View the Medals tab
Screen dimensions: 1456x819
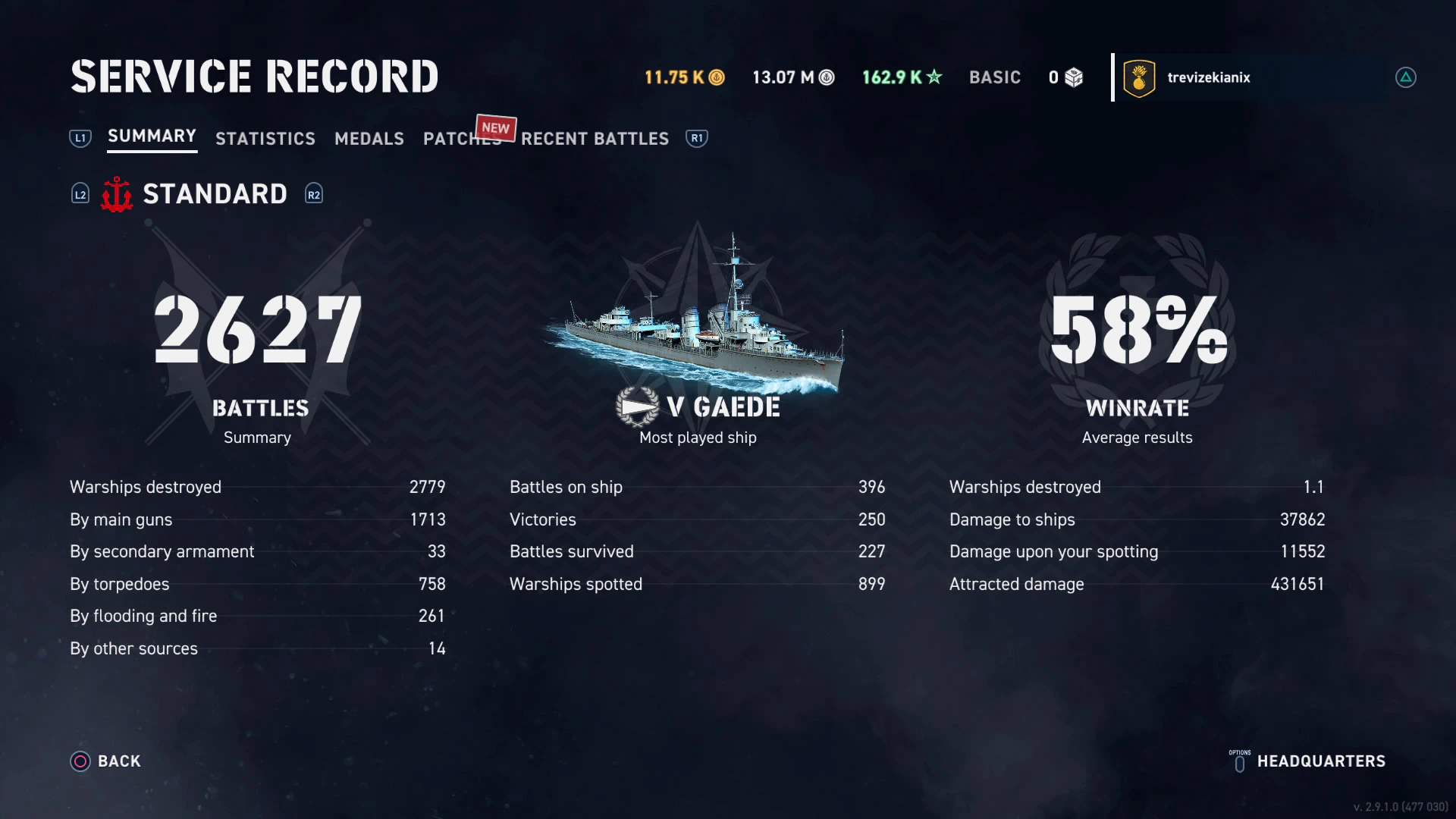coord(369,139)
